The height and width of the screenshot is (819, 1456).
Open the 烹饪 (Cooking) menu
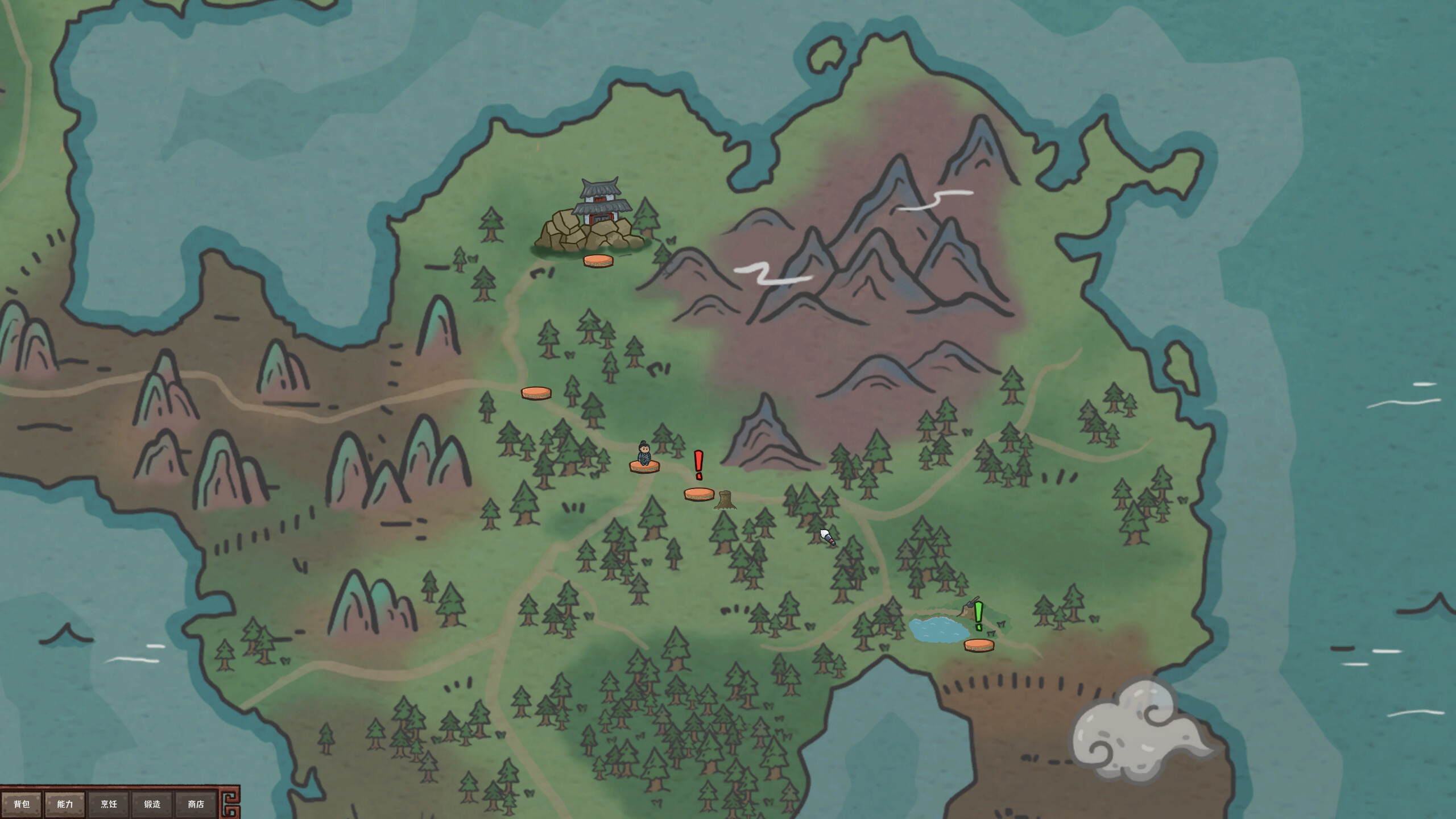pos(108,804)
